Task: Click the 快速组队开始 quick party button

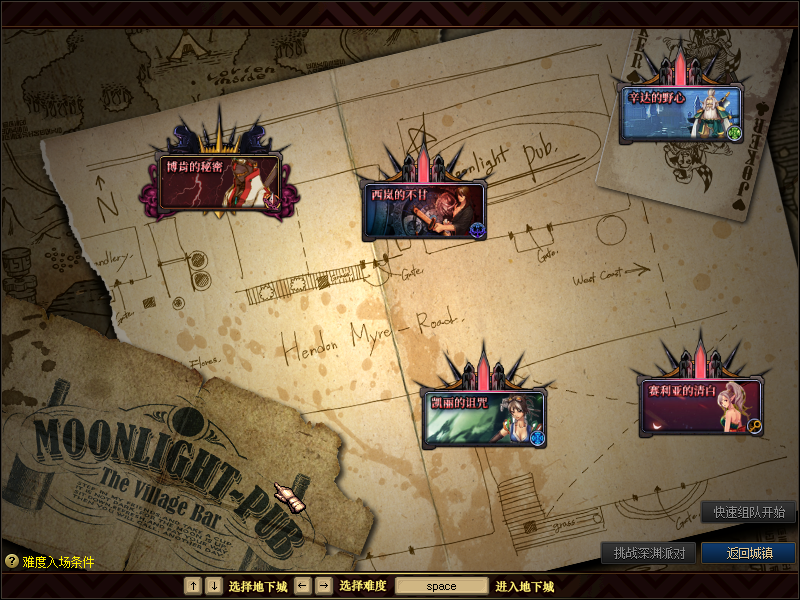Action: coord(748,512)
